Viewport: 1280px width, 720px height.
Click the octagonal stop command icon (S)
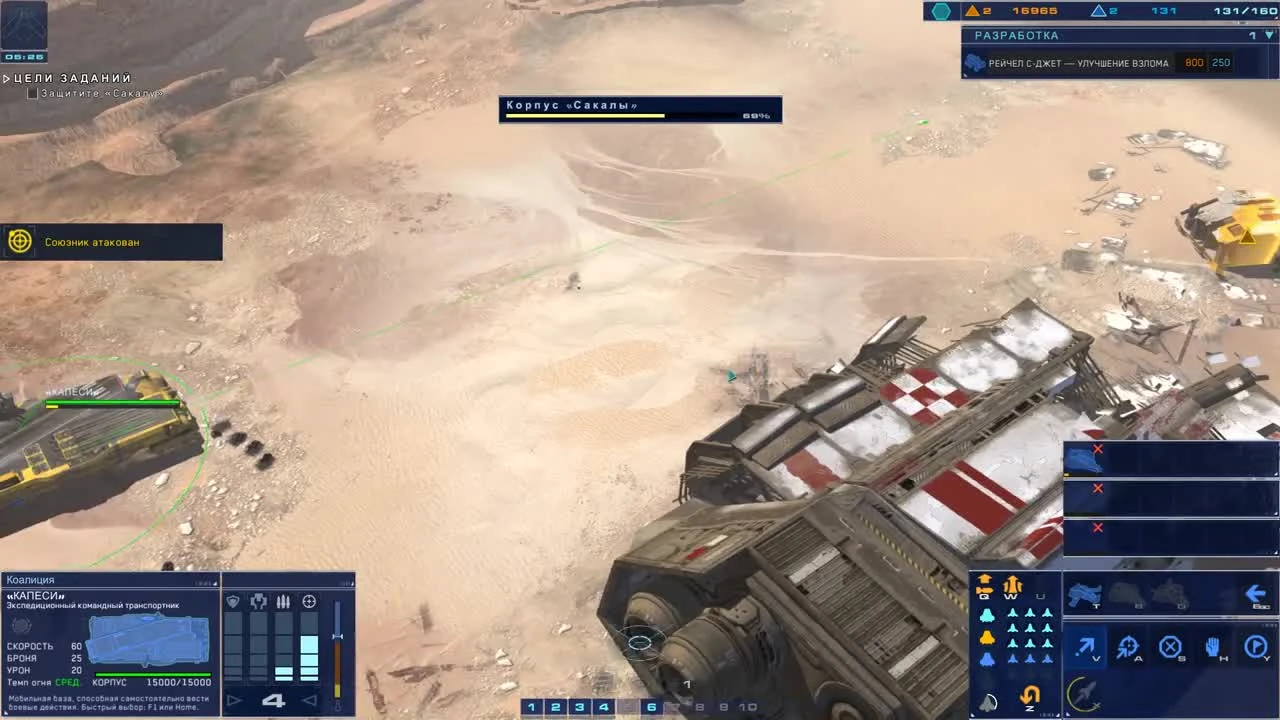1171,645
